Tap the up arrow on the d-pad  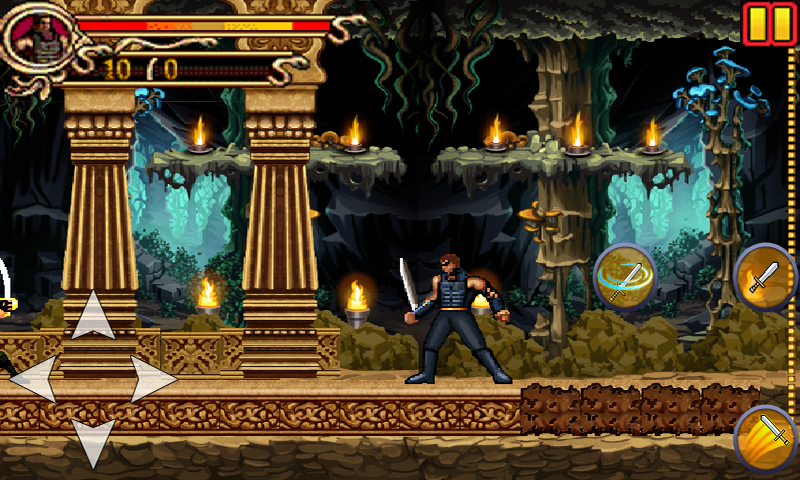point(93,315)
